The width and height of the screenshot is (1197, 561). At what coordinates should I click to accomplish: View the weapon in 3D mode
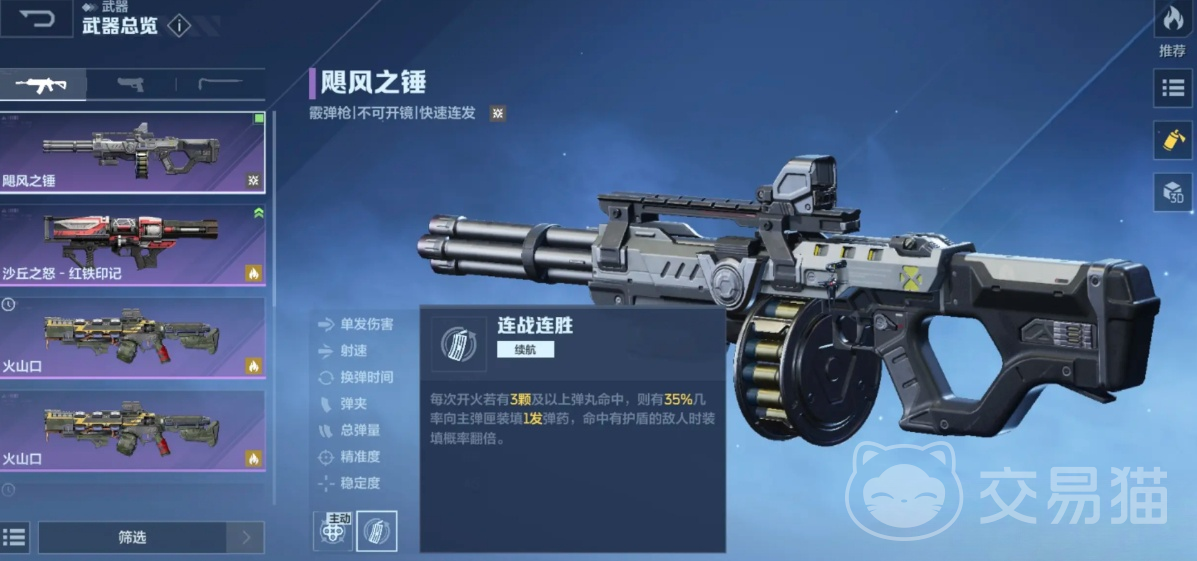click(x=1173, y=192)
